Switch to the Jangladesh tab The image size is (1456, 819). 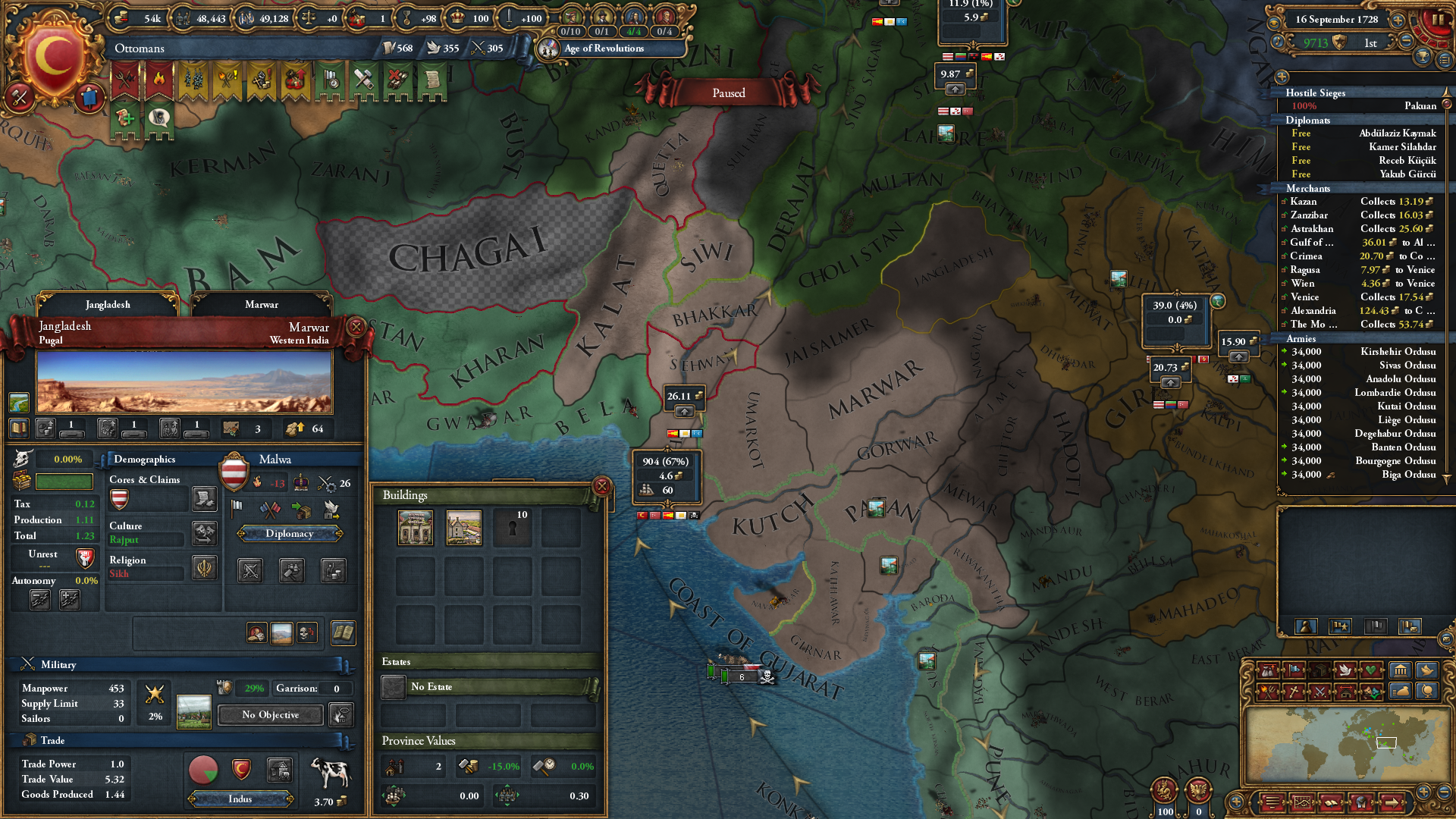(108, 305)
